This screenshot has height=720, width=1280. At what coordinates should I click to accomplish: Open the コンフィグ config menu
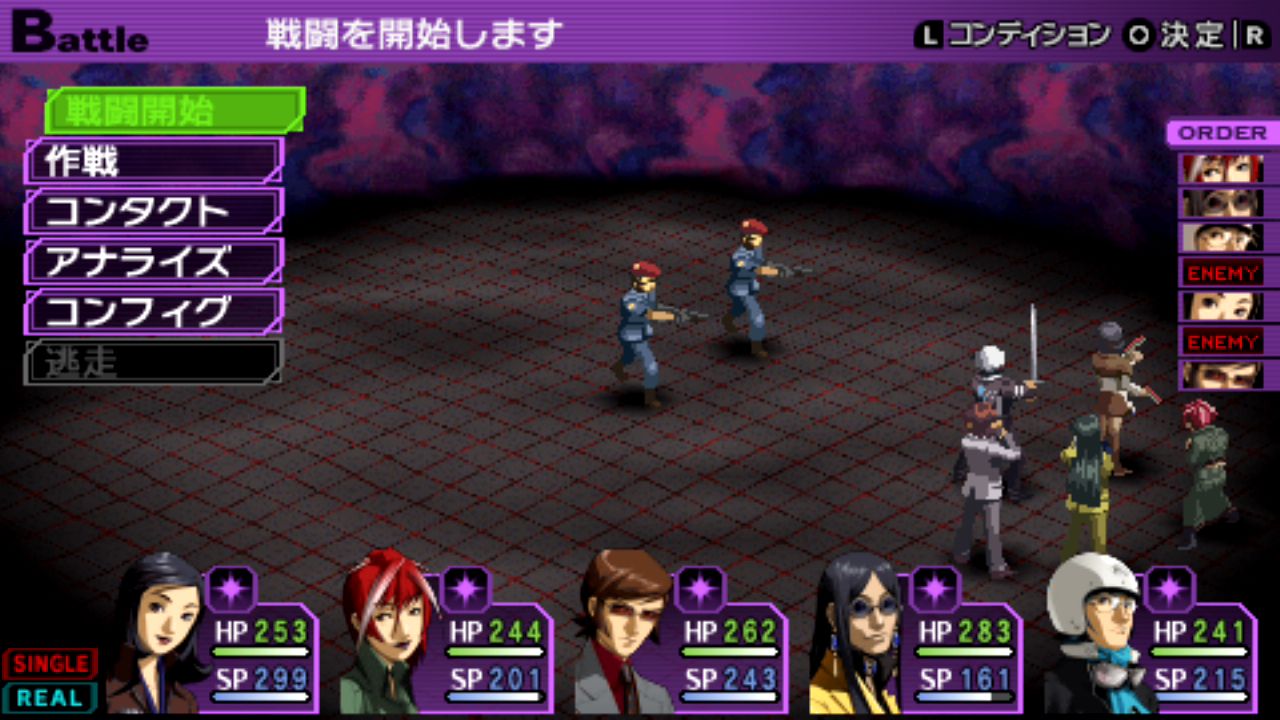[x=154, y=311]
